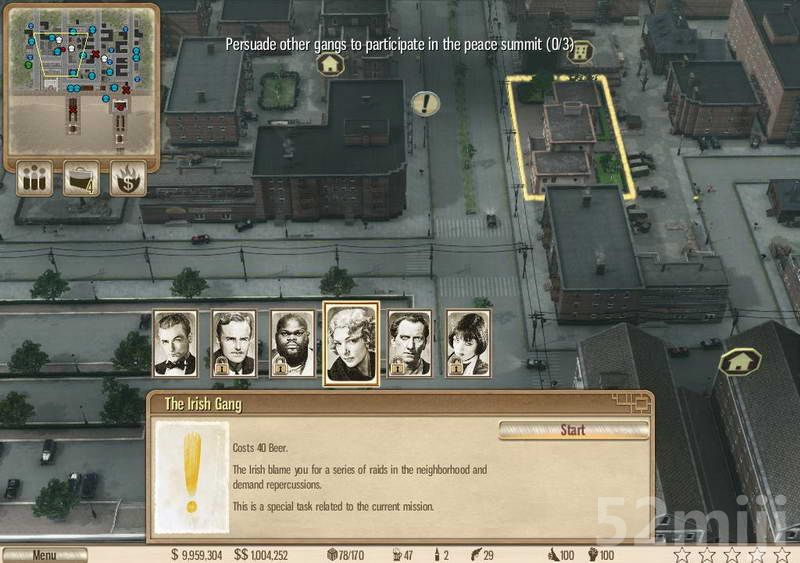
Task: Start the Irish Gang task
Action: coord(573,430)
